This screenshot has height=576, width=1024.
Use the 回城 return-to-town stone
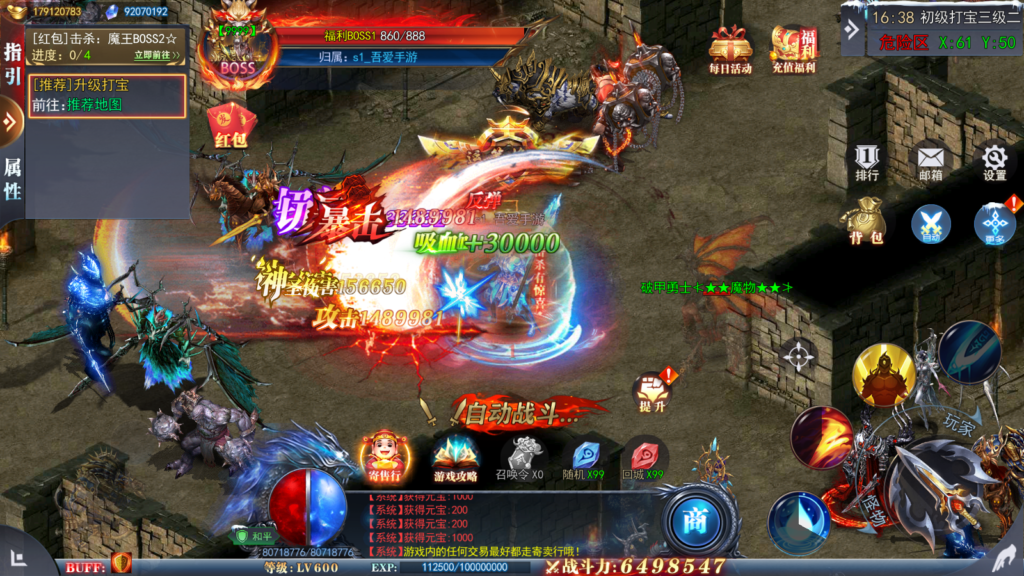pos(643,458)
